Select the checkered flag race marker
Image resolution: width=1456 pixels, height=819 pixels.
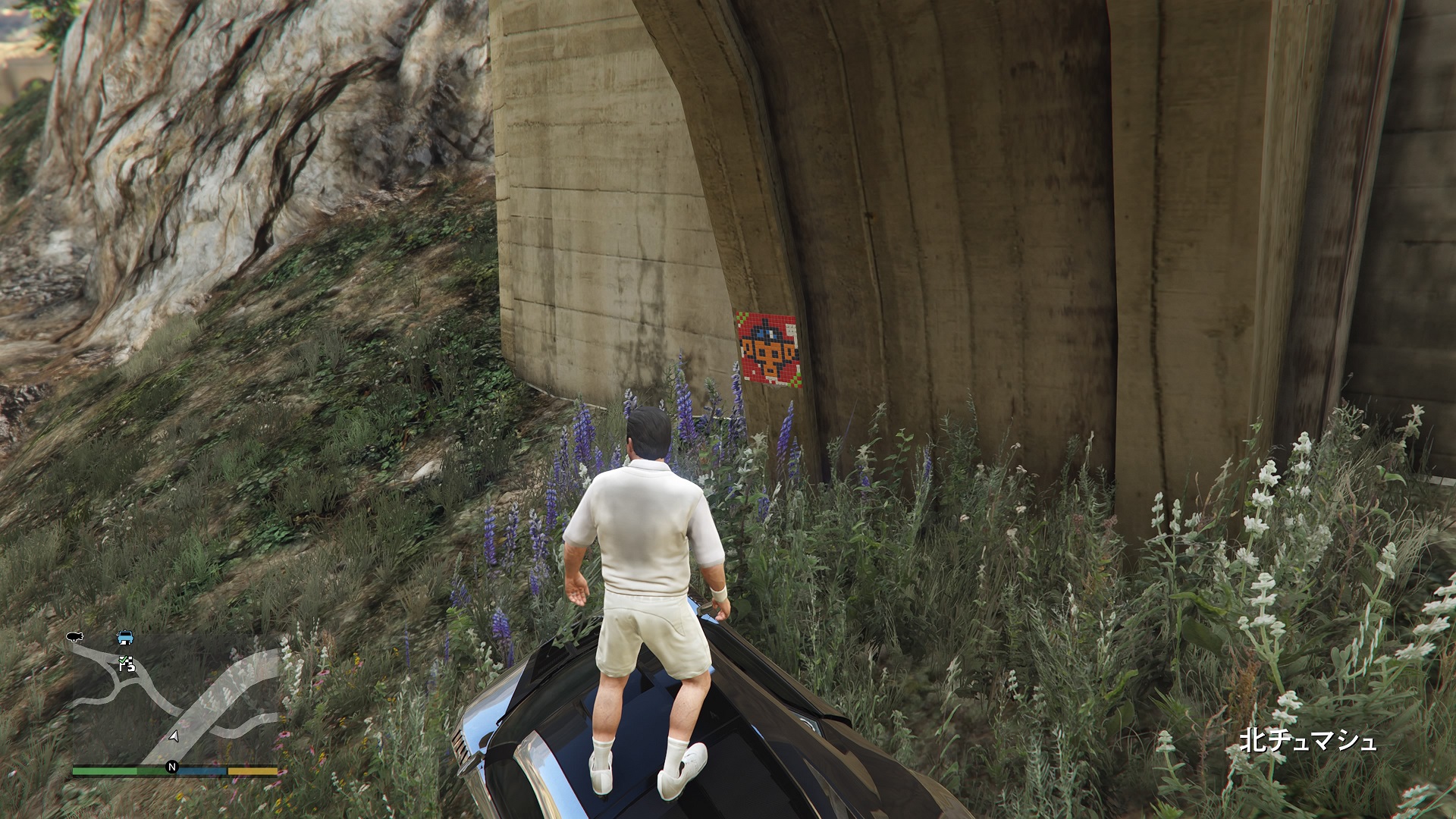(127, 664)
